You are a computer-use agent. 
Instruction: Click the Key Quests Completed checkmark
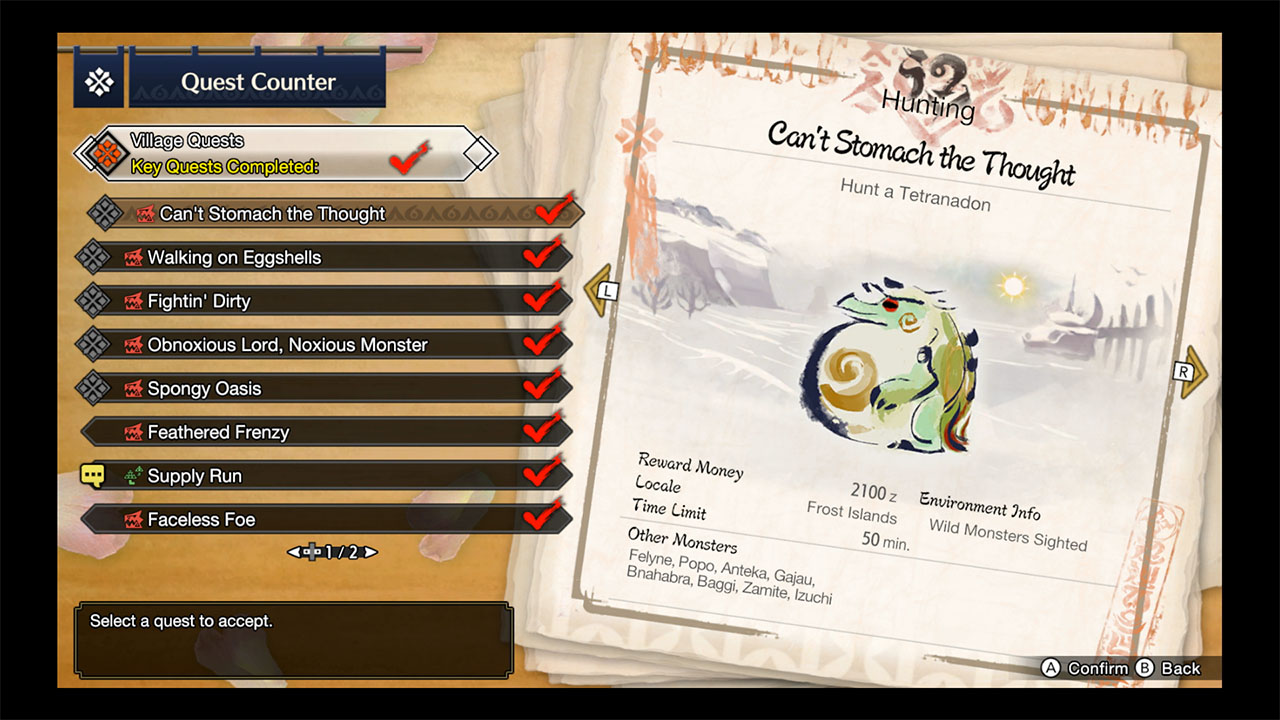coord(408,156)
